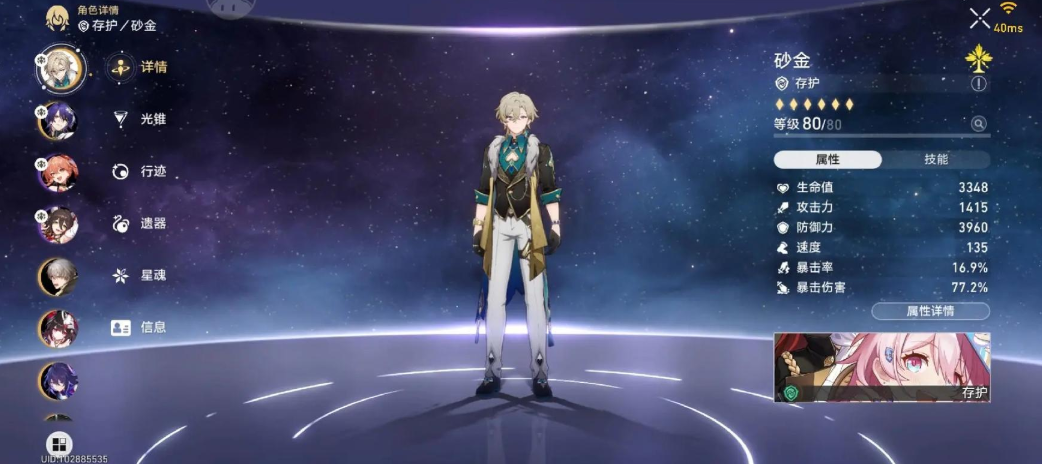This screenshot has height=464, width=1042.
Task: Open the 遗器 relics menu
Action: pyautogui.click(x=141, y=224)
